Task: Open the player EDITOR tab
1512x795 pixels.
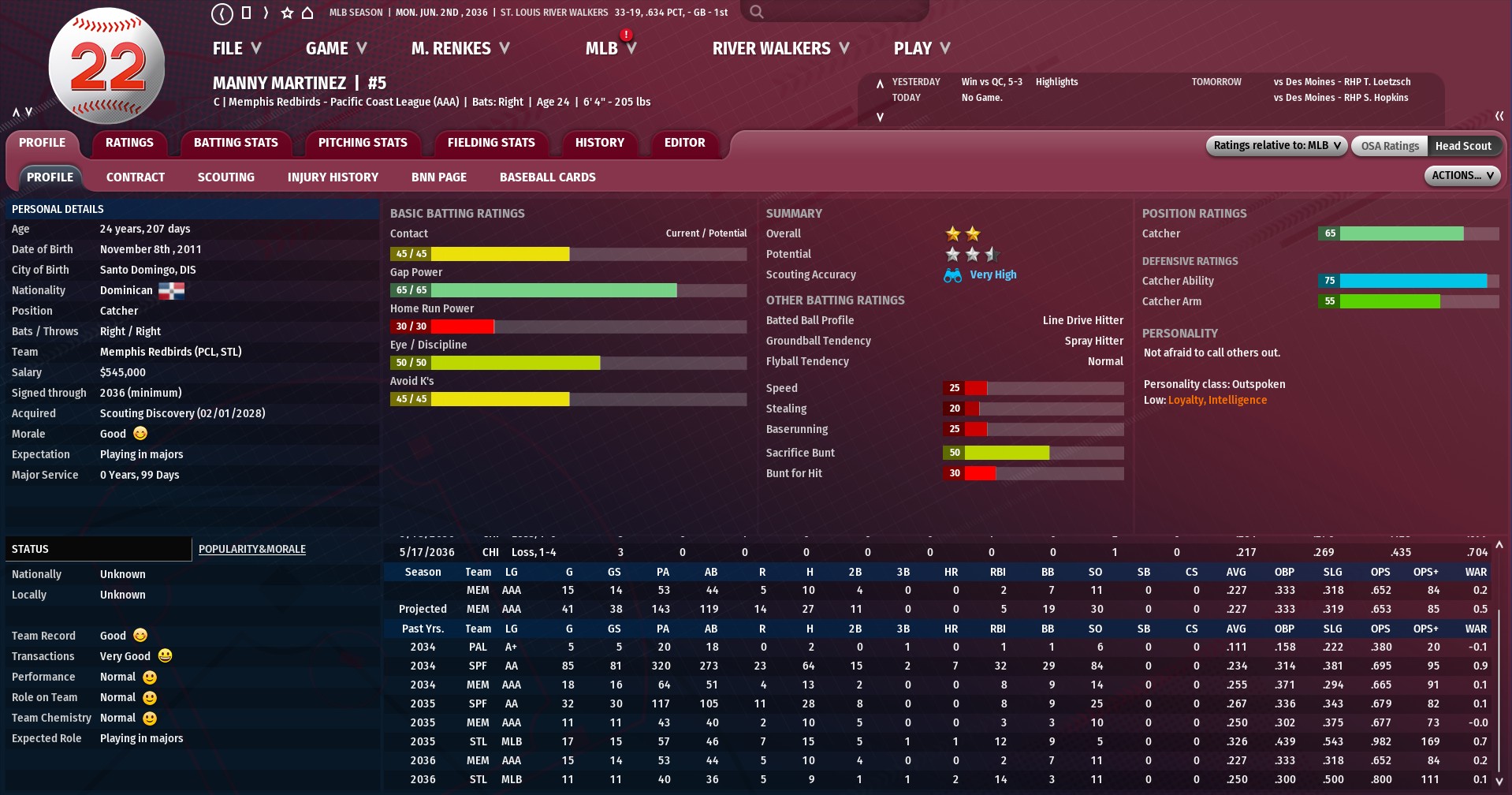Action: tap(684, 143)
